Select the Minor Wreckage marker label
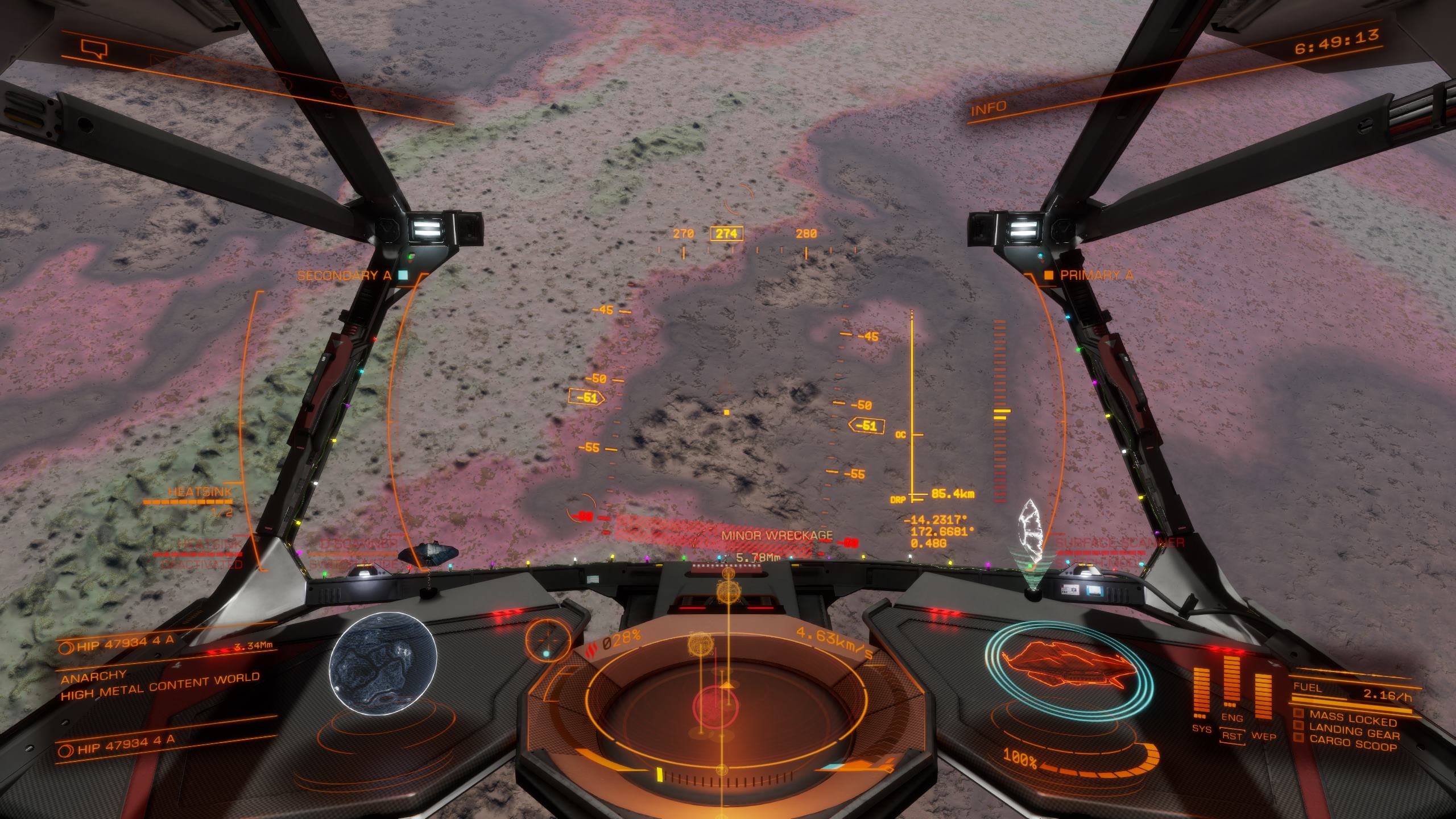The height and width of the screenshot is (819, 1456). tap(777, 535)
